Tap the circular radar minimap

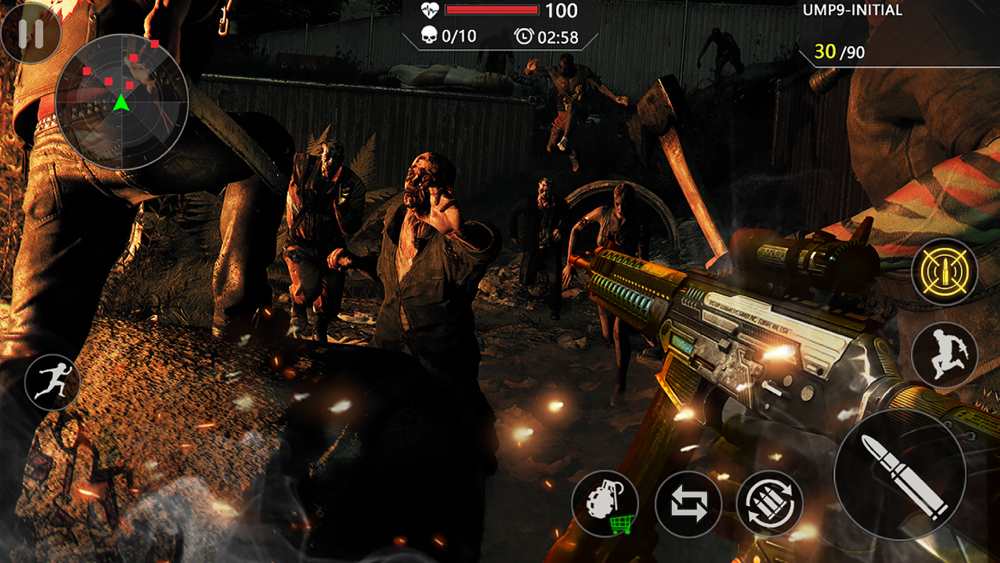pos(121,101)
